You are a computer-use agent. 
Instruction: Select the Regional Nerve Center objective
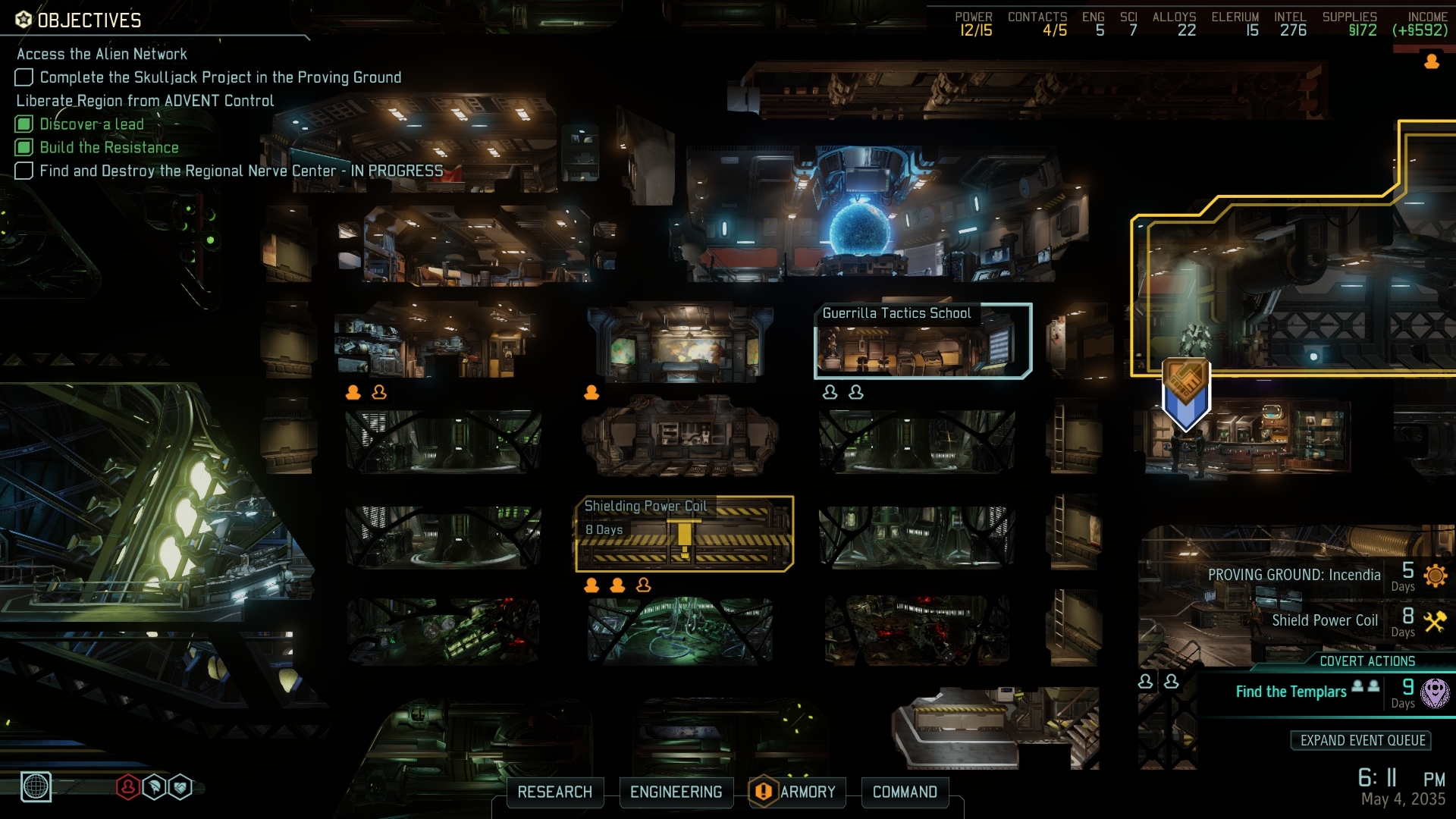240,171
